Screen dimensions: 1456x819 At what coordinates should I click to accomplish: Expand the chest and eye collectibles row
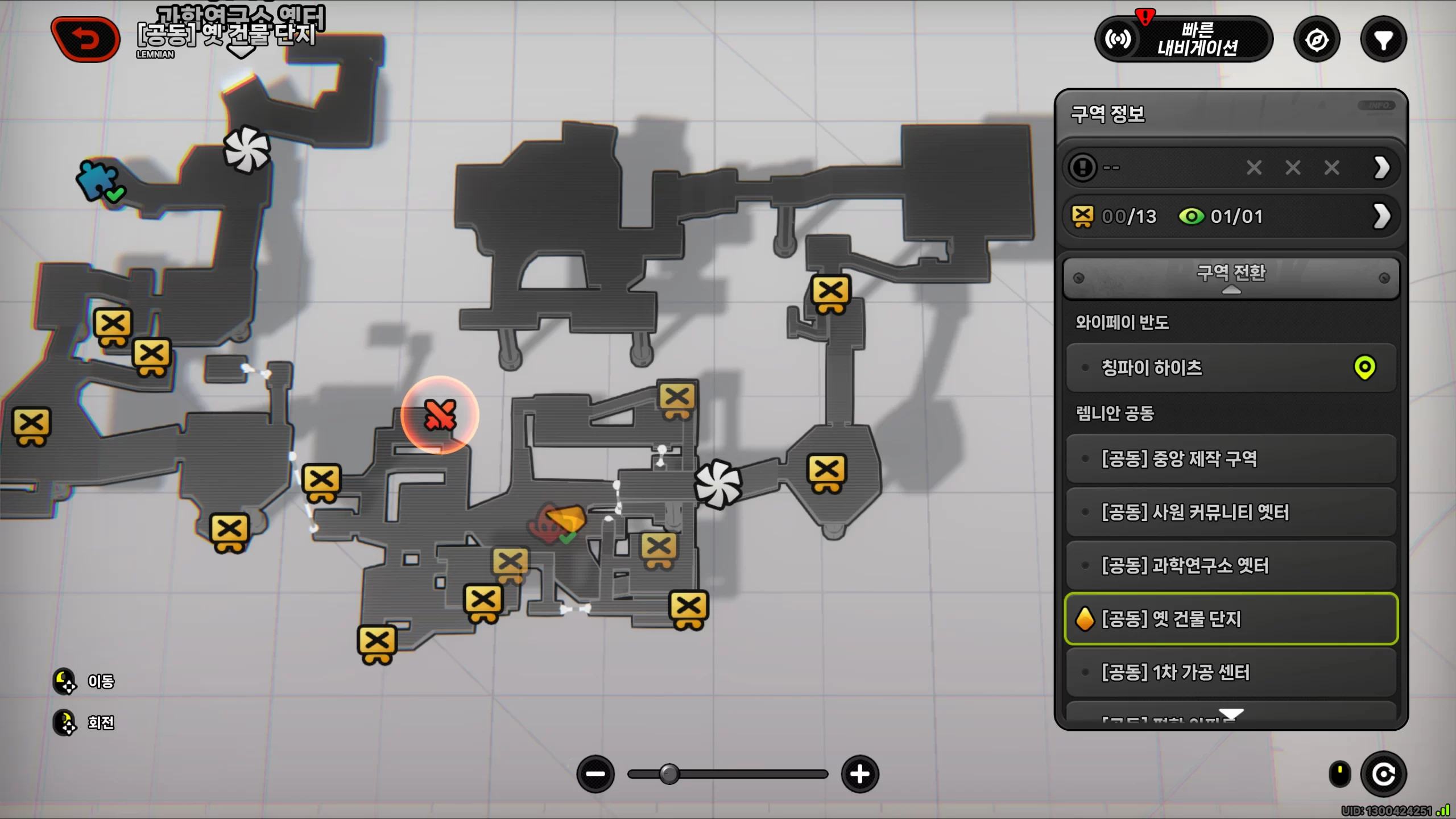tap(1382, 216)
